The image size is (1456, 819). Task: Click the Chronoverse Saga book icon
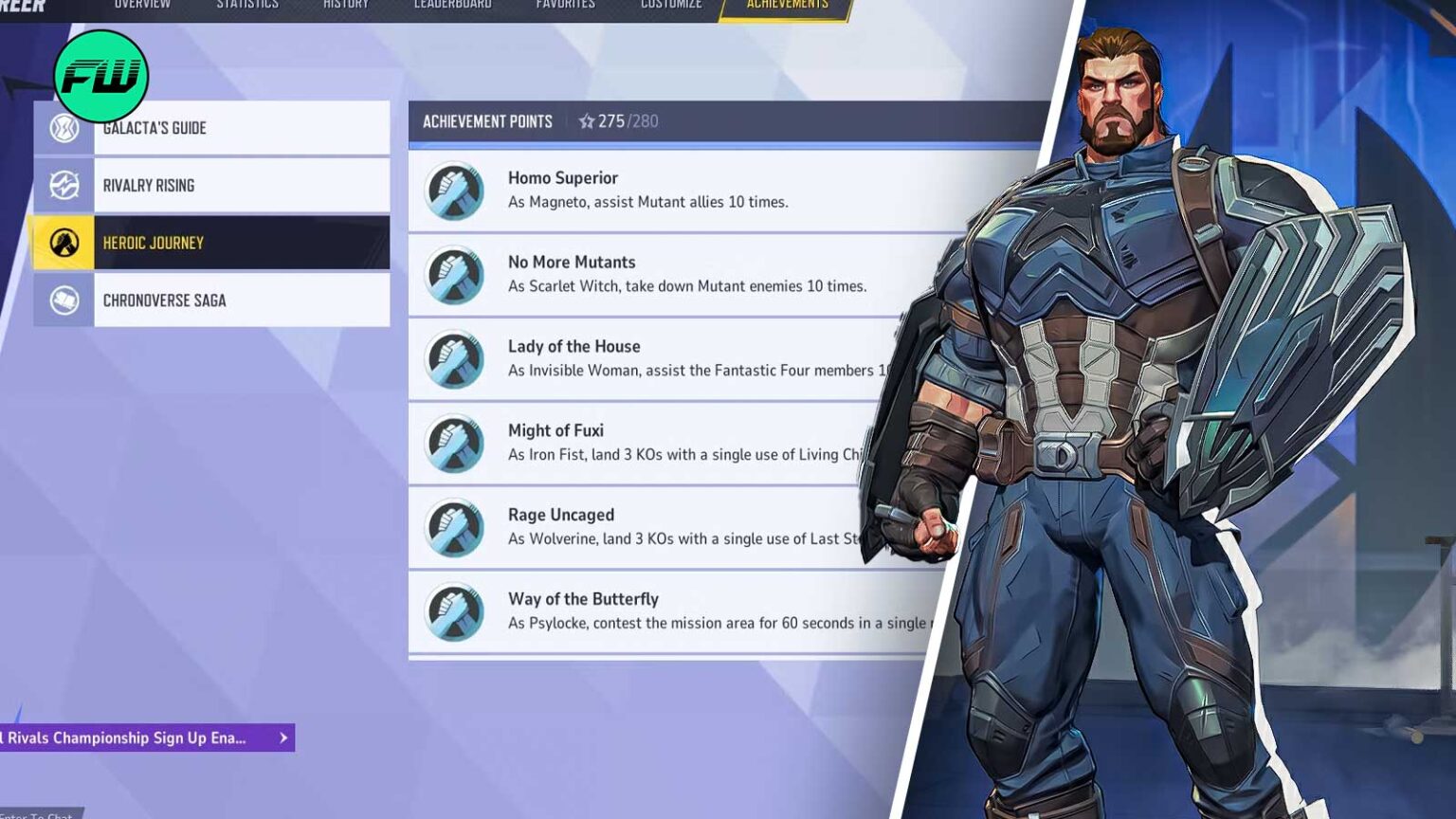pos(63,300)
